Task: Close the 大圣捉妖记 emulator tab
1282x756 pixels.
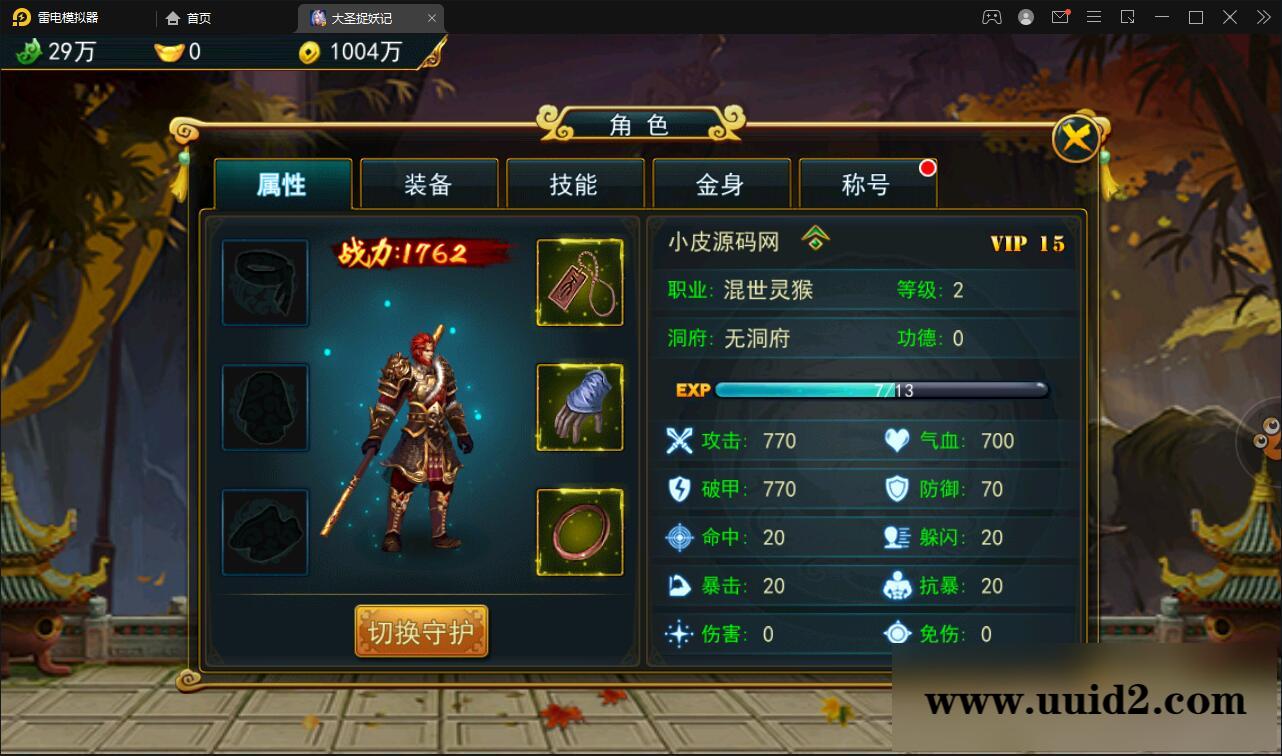Action: point(432,18)
